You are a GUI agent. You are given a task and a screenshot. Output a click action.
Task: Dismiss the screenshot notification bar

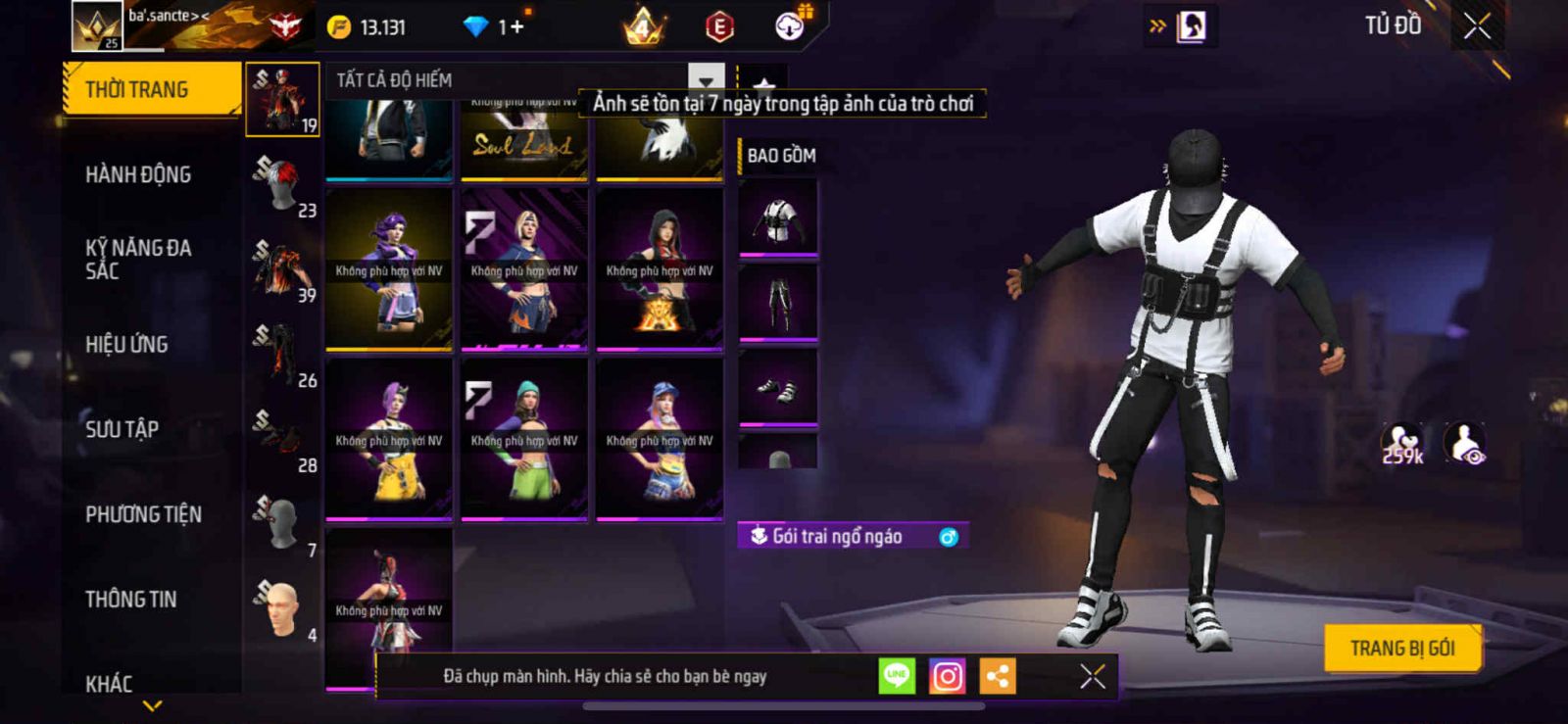(1092, 676)
